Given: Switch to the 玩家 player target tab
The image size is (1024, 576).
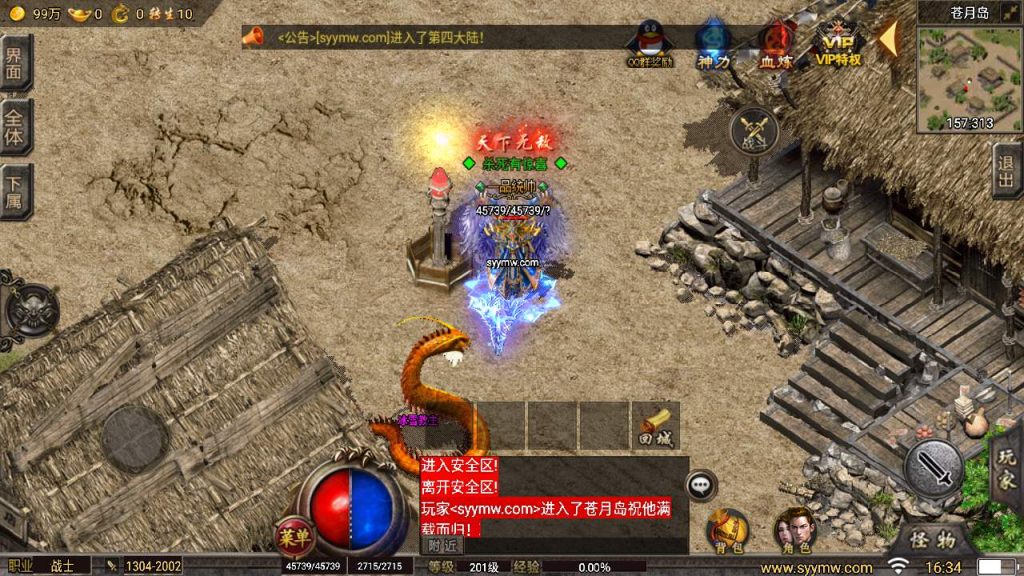Looking at the screenshot, I should click(x=1007, y=466).
